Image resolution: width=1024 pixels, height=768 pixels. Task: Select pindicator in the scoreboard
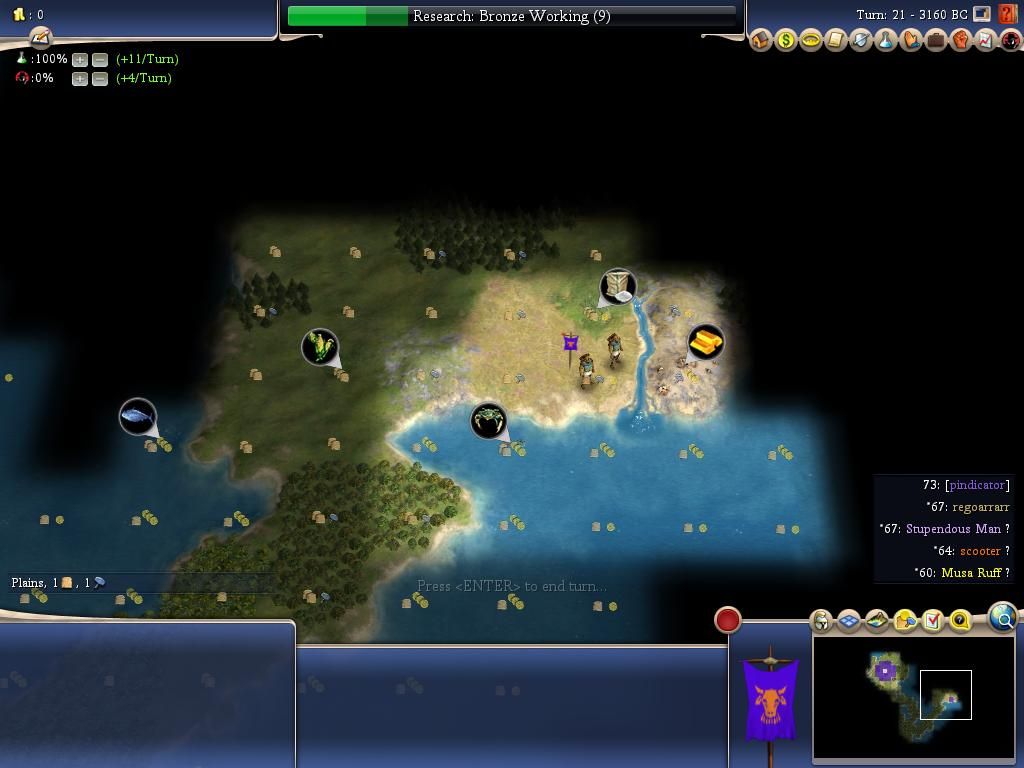(976, 485)
